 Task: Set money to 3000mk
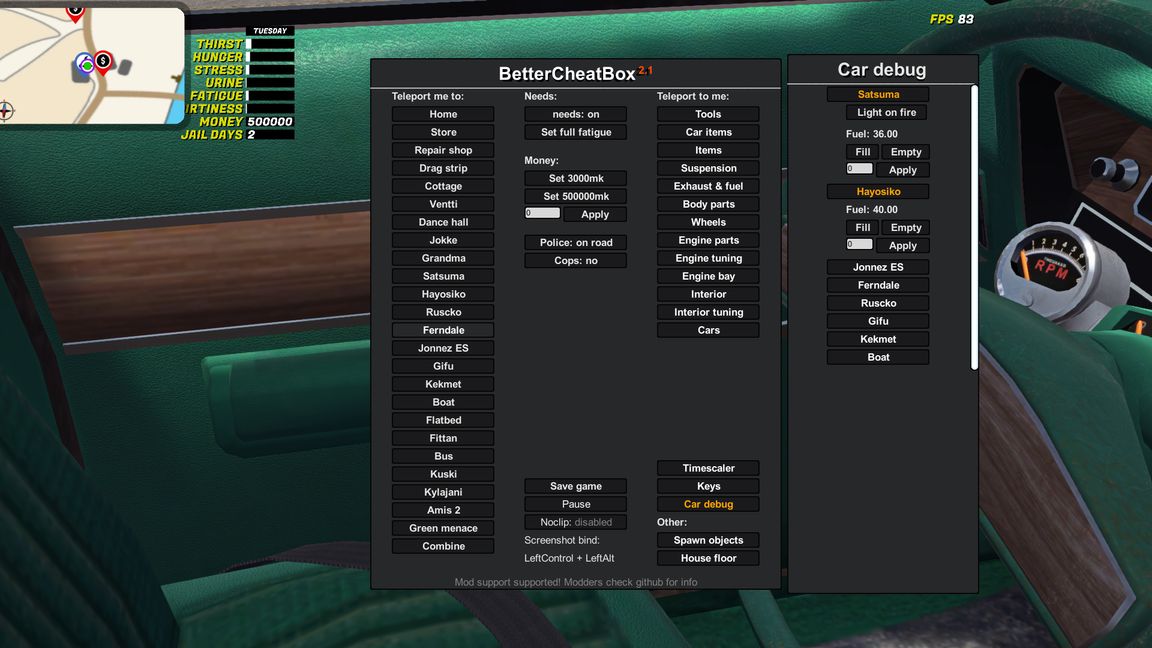click(x=576, y=178)
